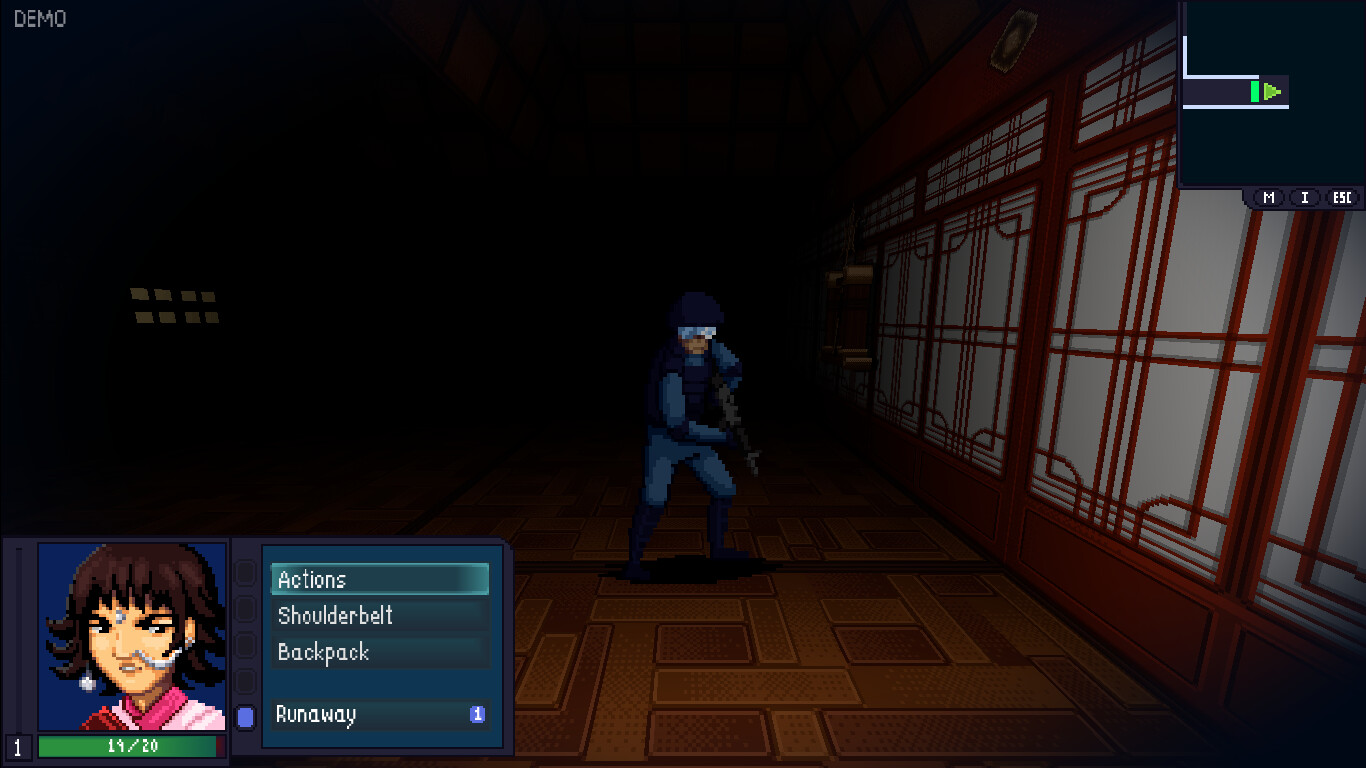Click the DEMO label in the corner
The height and width of the screenshot is (768, 1366).
coord(41,18)
